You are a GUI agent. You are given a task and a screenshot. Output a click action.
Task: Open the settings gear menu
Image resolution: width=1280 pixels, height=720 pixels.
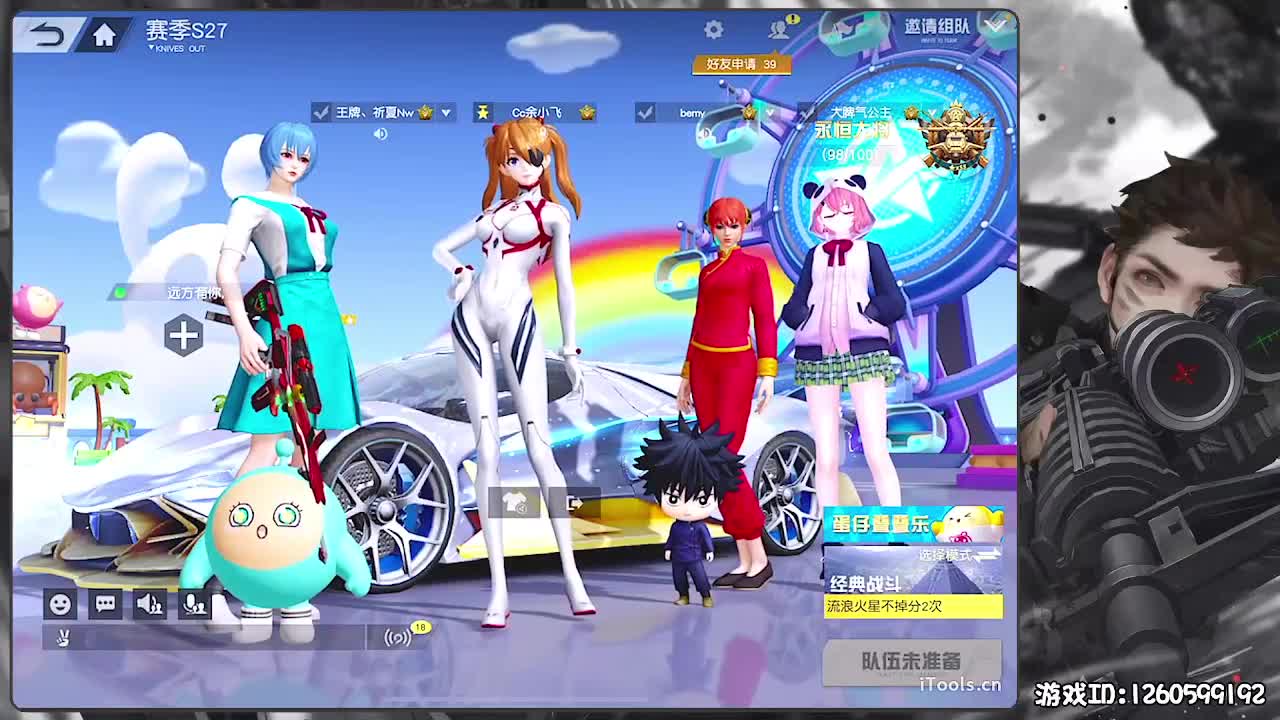pos(712,30)
